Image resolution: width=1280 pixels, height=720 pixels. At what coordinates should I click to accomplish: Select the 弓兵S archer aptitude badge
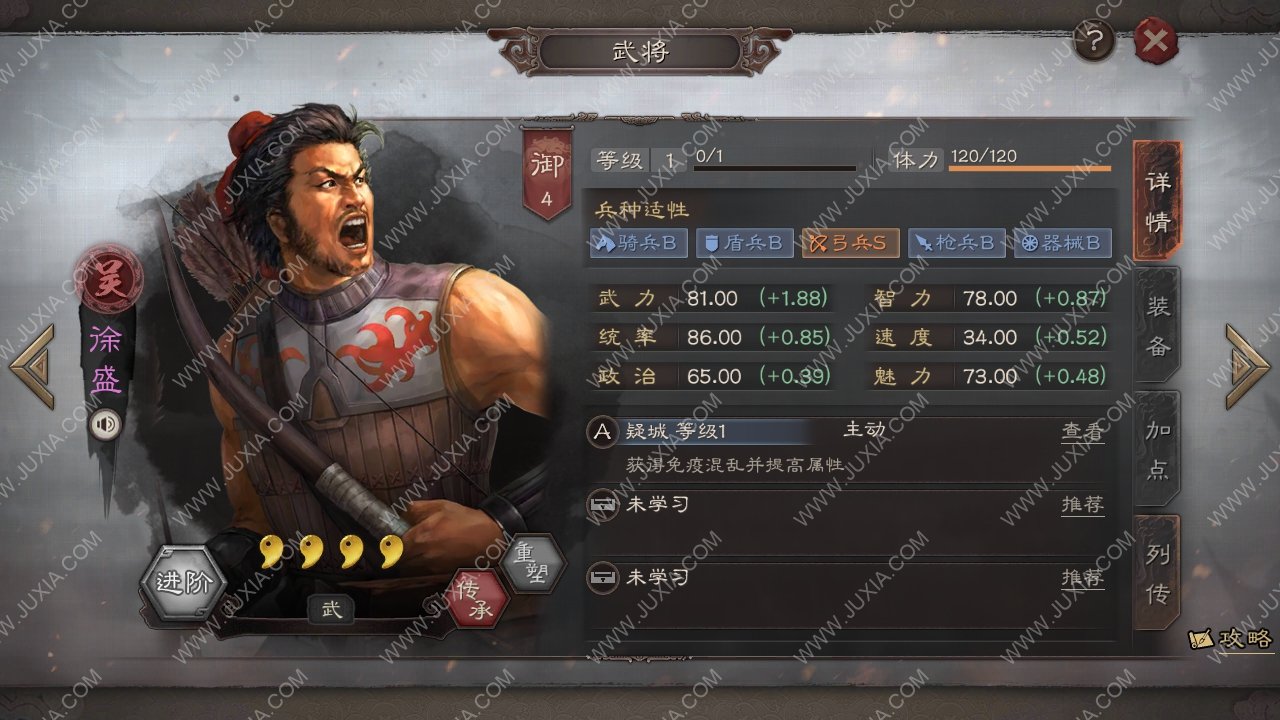pos(850,243)
